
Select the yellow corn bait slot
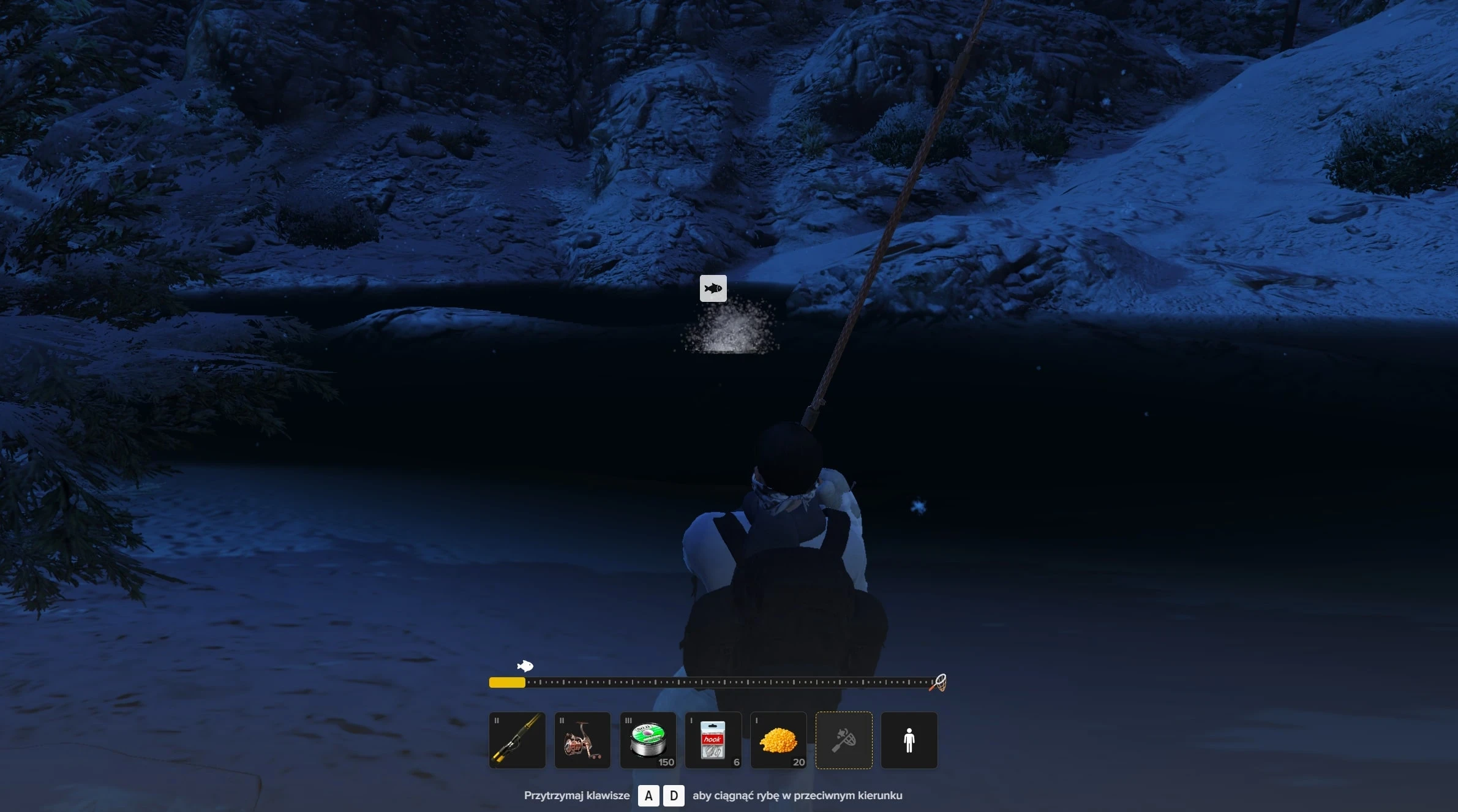click(778, 740)
